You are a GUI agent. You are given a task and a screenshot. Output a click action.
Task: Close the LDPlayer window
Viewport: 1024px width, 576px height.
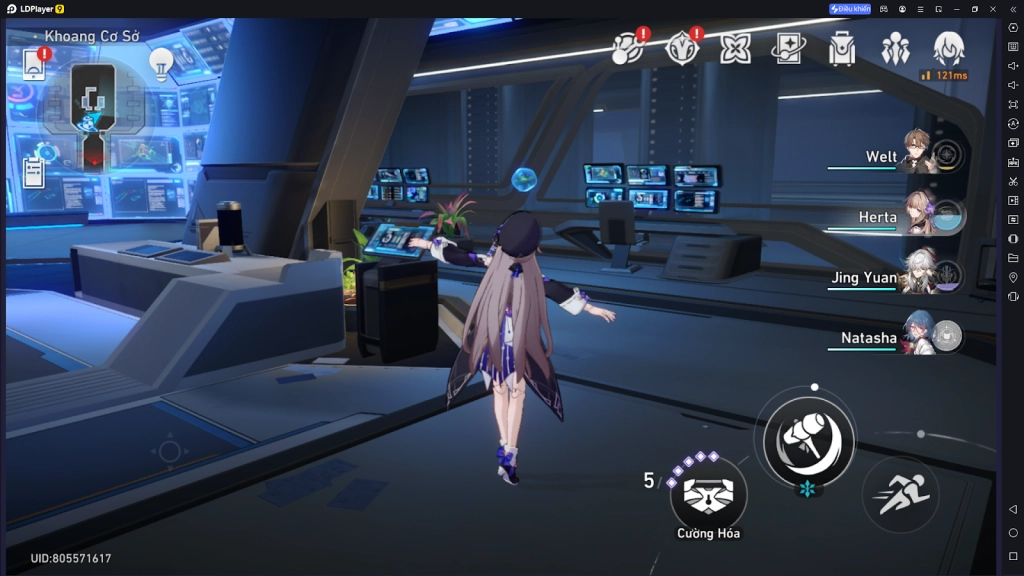pyautogui.click(x=991, y=9)
